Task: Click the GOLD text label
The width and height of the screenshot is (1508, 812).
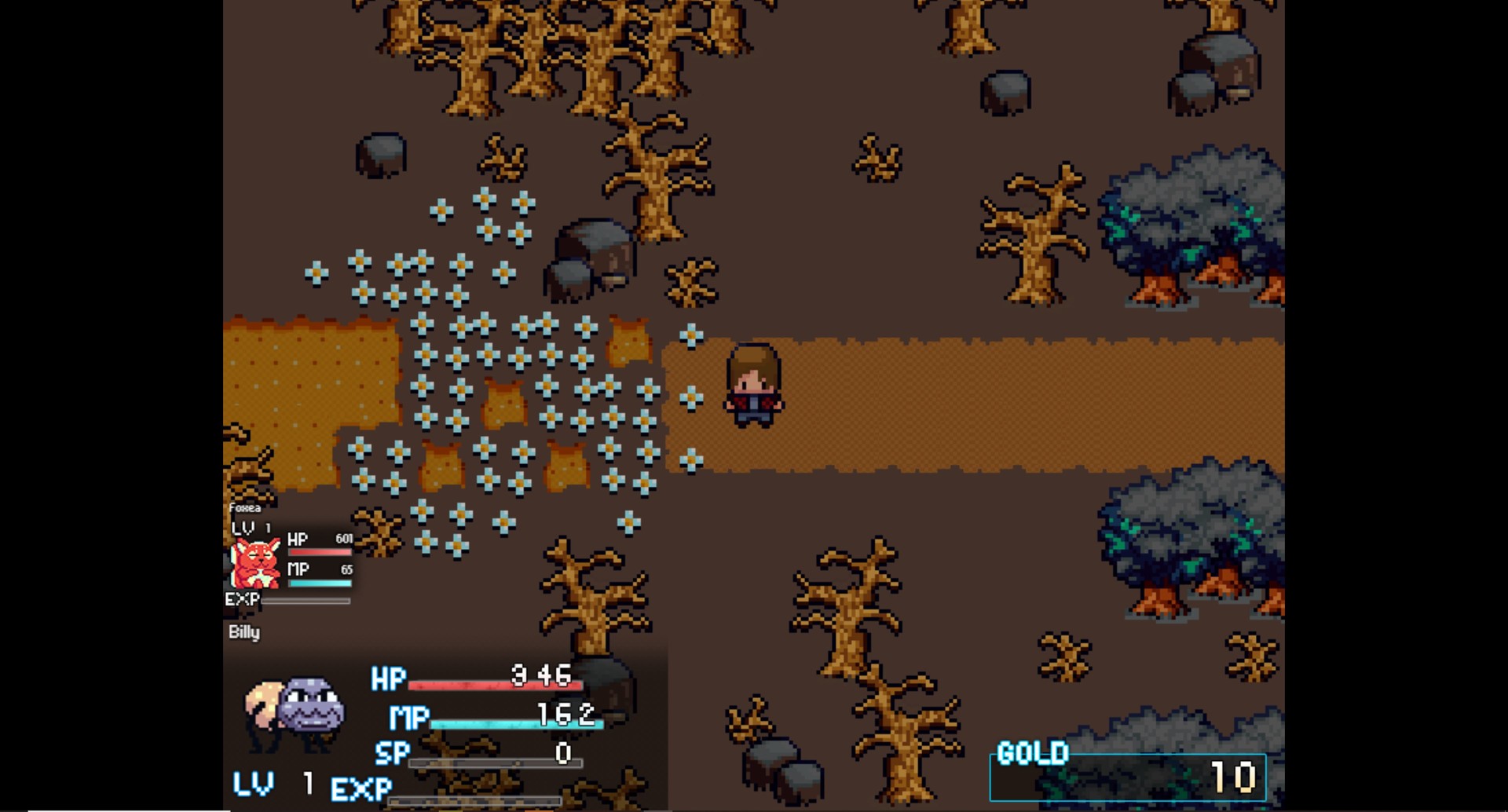Action: tap(1030, 754)
